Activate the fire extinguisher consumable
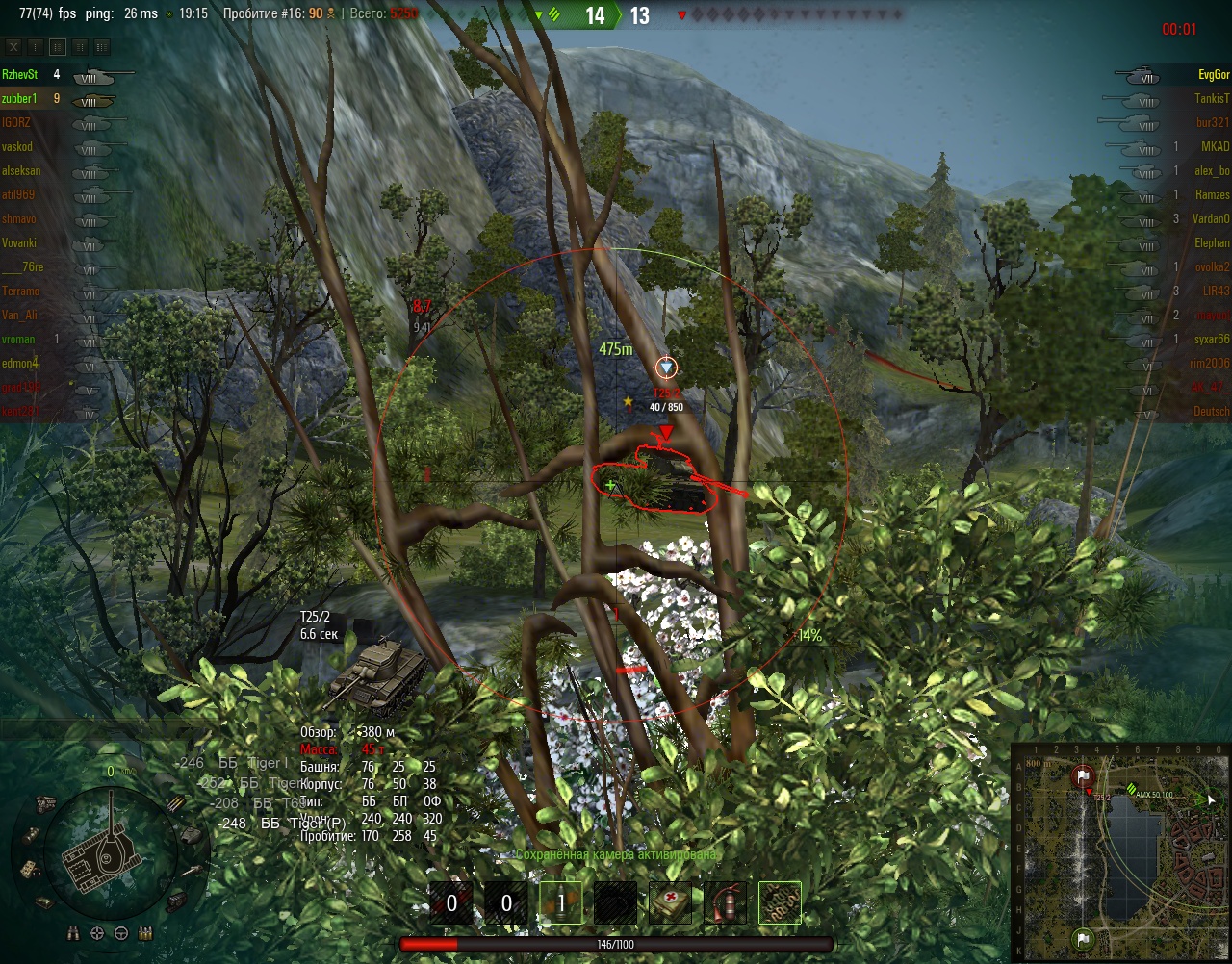This screenshot has width=1232, height=964. click(x=725, y=903)
